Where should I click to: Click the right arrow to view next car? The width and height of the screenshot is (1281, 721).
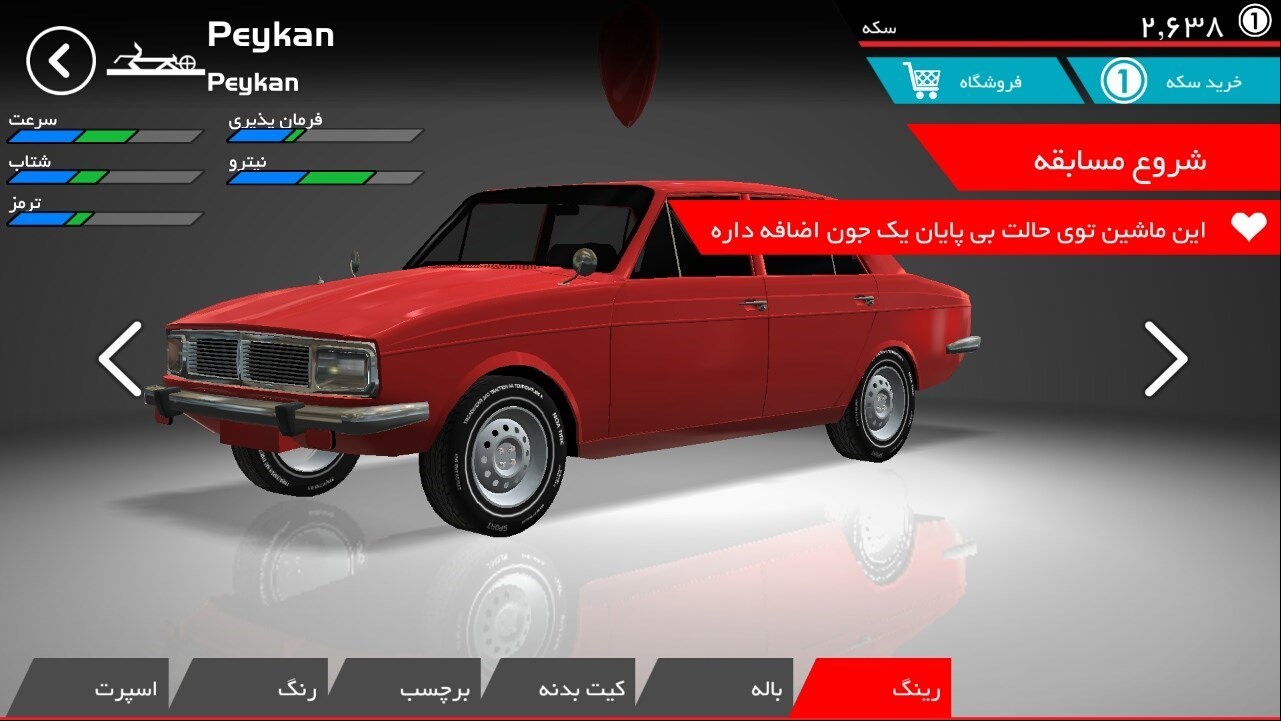tap(1168, 359)
